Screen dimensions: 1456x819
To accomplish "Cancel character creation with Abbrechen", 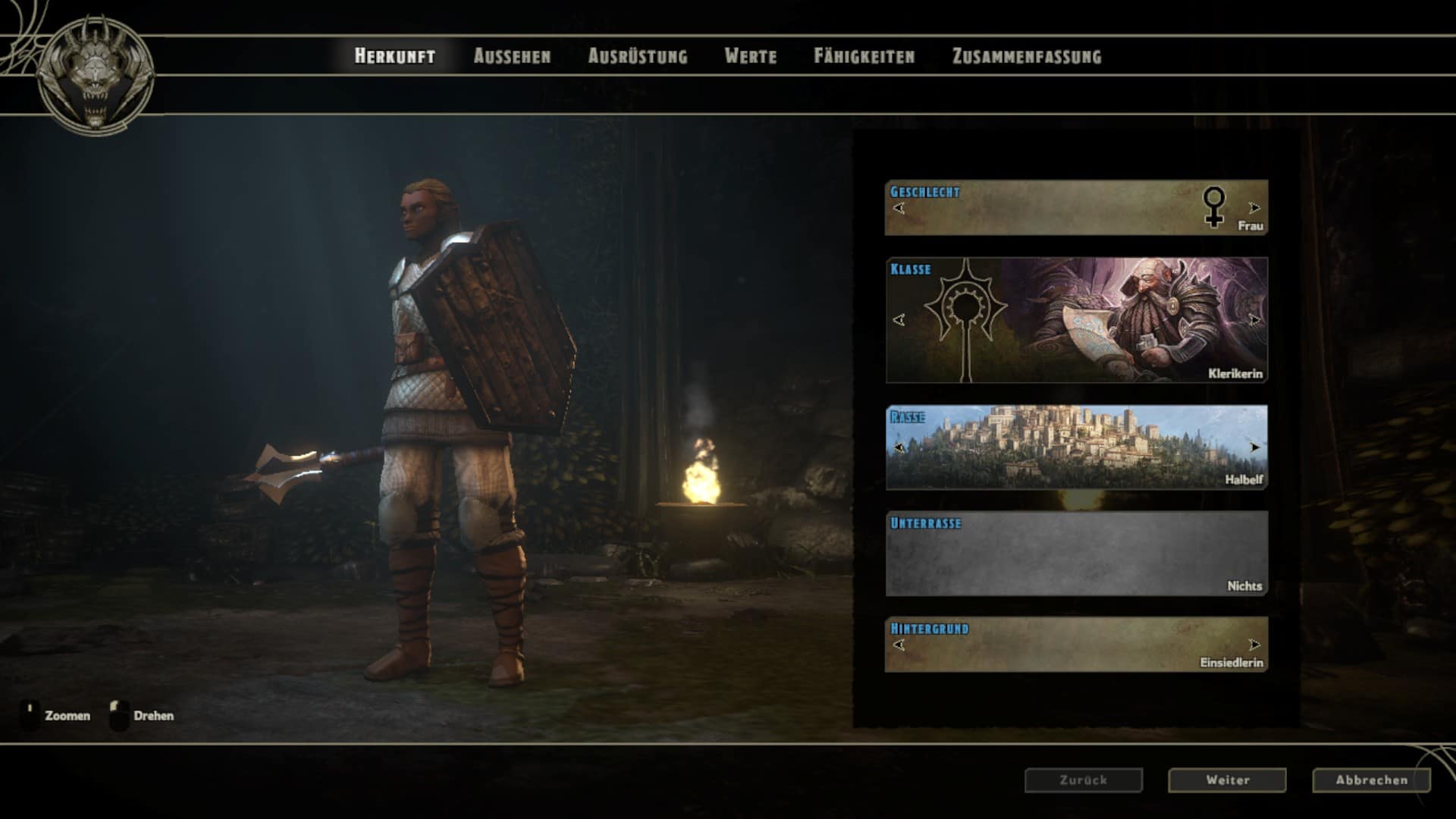I will click(1371, 780).
